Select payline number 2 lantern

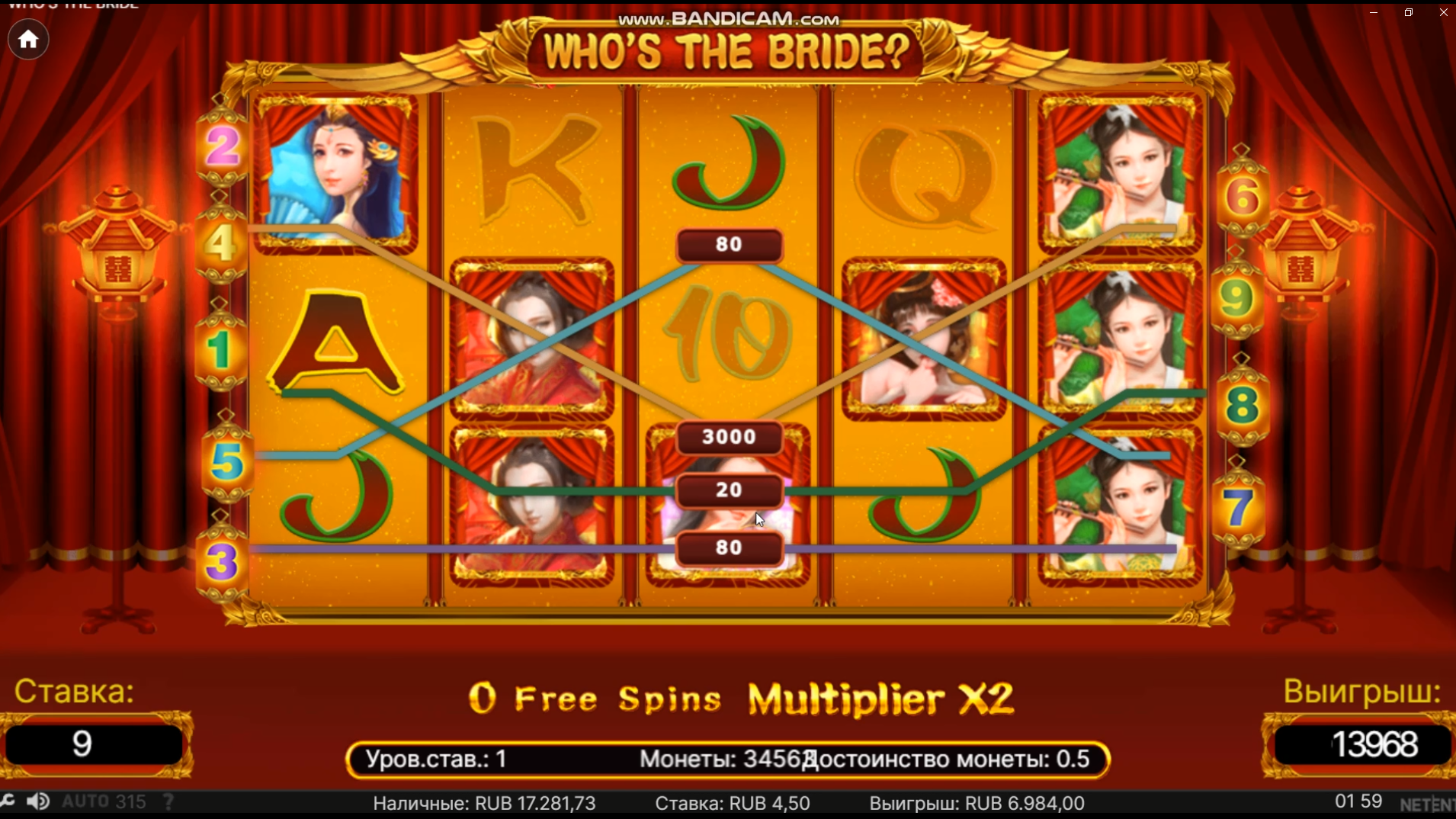pyautogui.click(x=222, y=146)
